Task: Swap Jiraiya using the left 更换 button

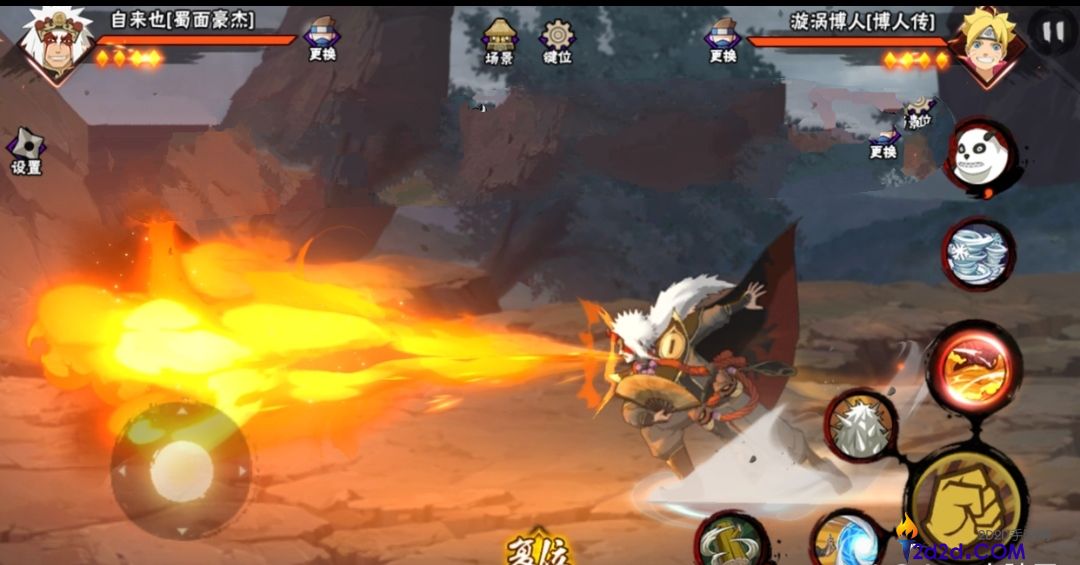Action: 322,38
